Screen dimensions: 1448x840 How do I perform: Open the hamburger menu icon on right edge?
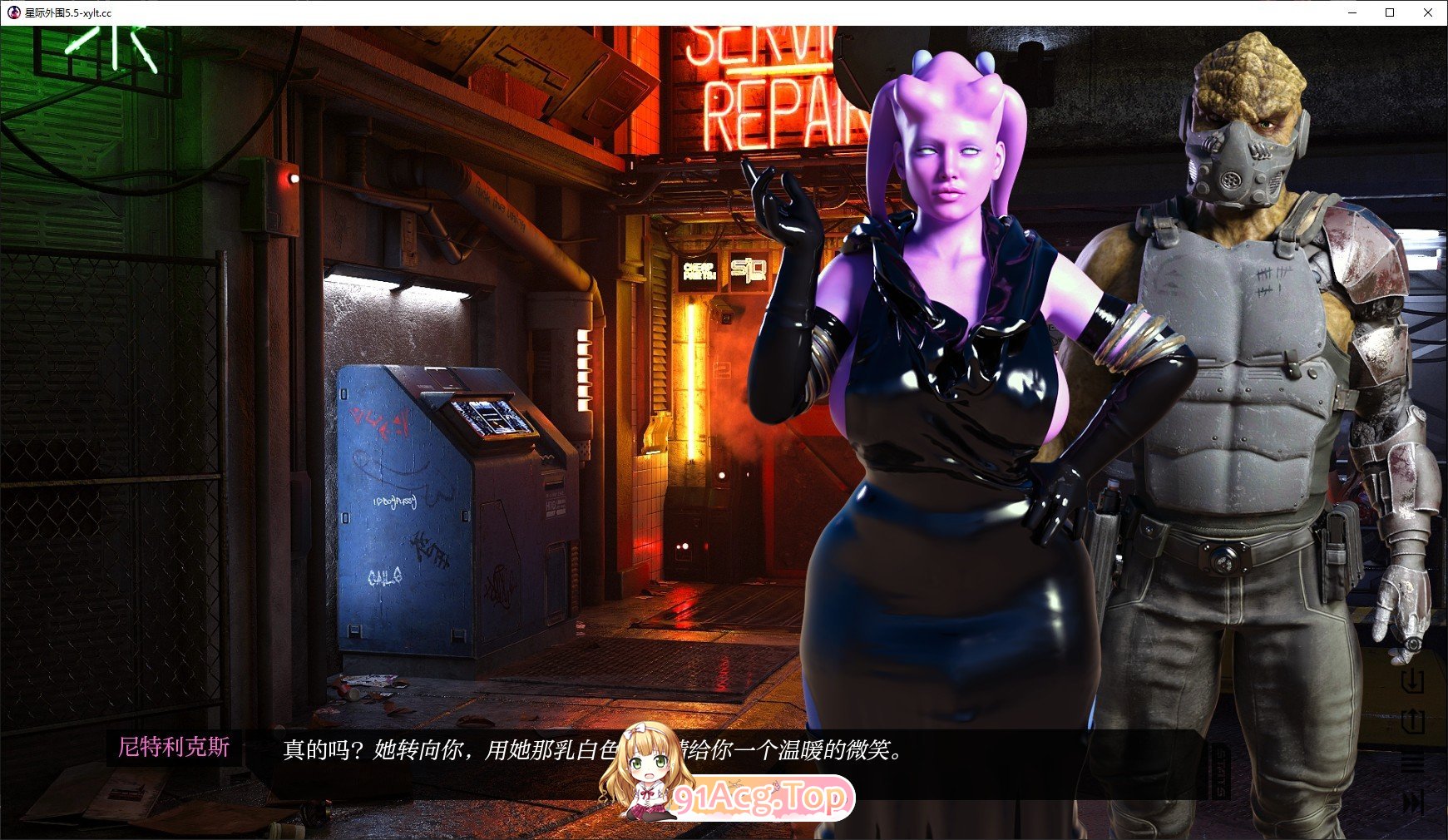(x=1412, y=761)
